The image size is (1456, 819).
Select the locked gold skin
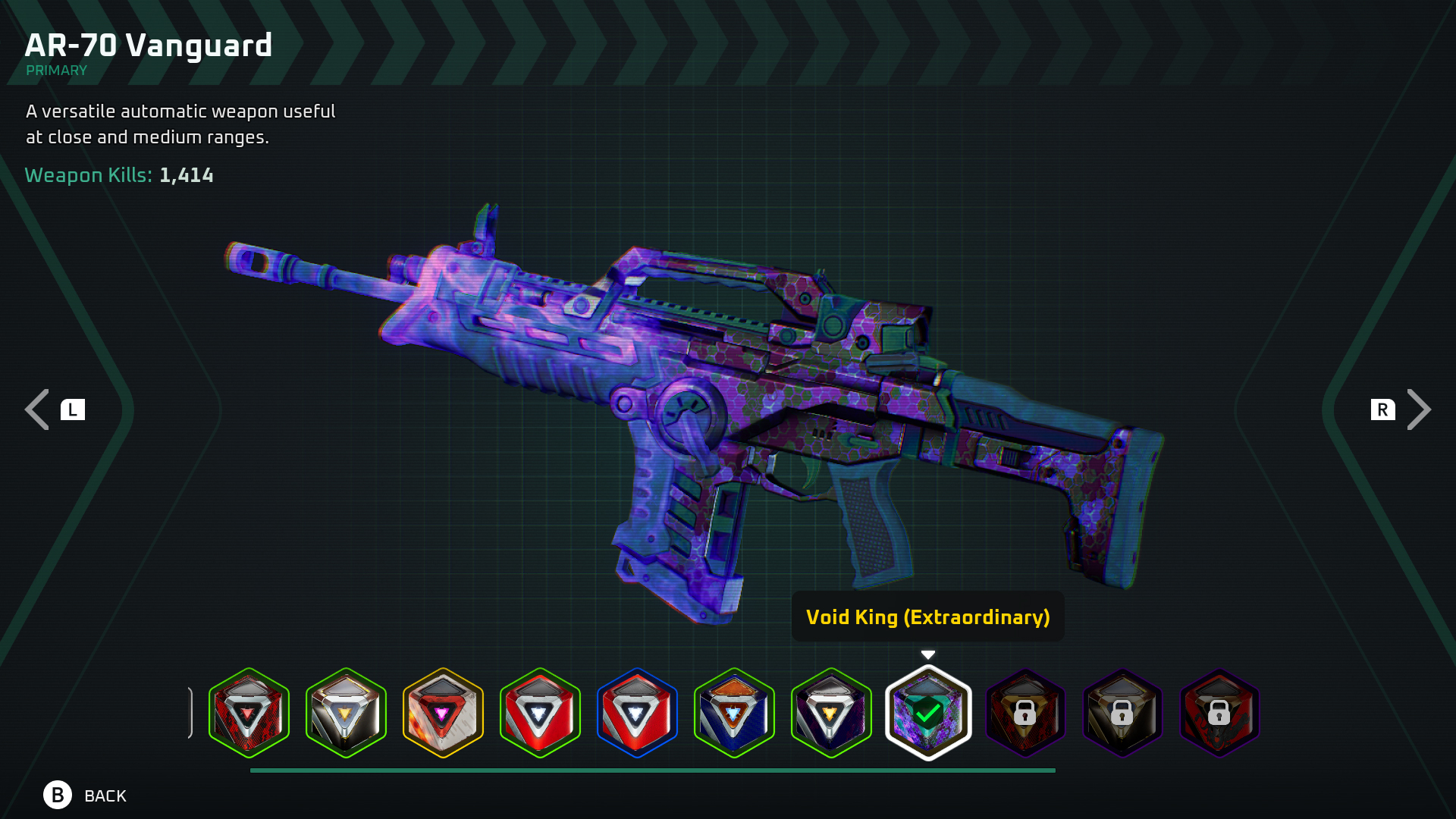(1122, 713)
